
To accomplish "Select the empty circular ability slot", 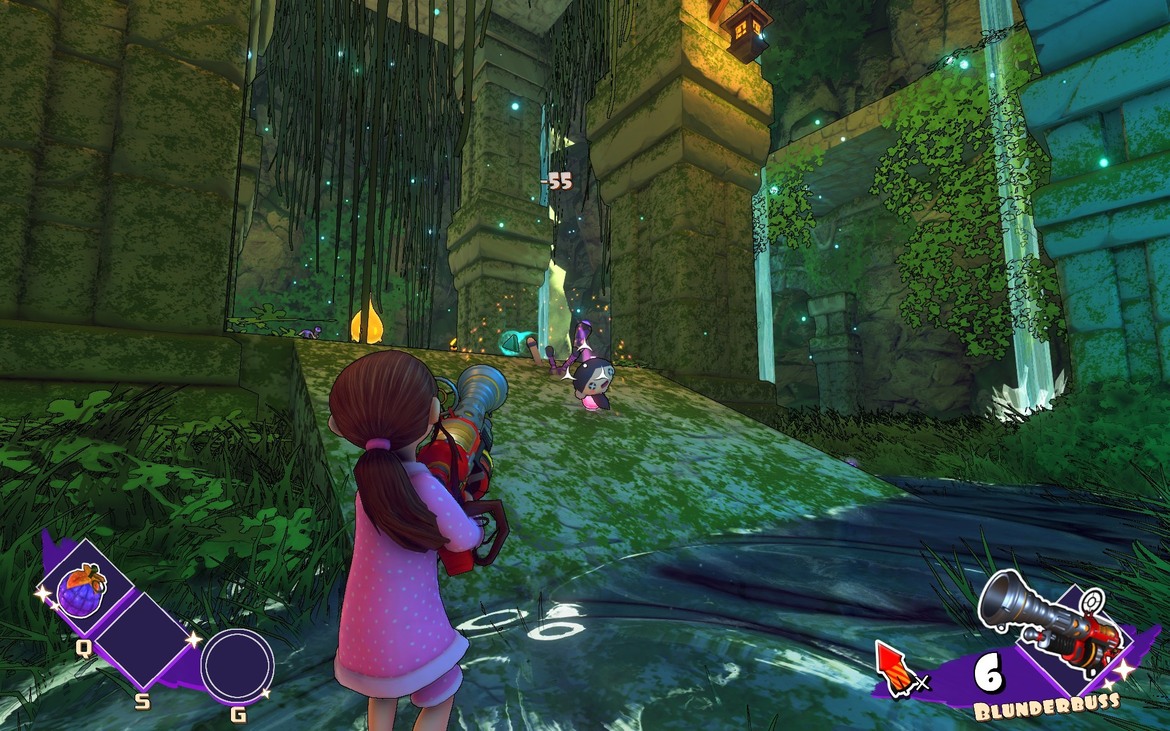I will (x=237, y=667).
